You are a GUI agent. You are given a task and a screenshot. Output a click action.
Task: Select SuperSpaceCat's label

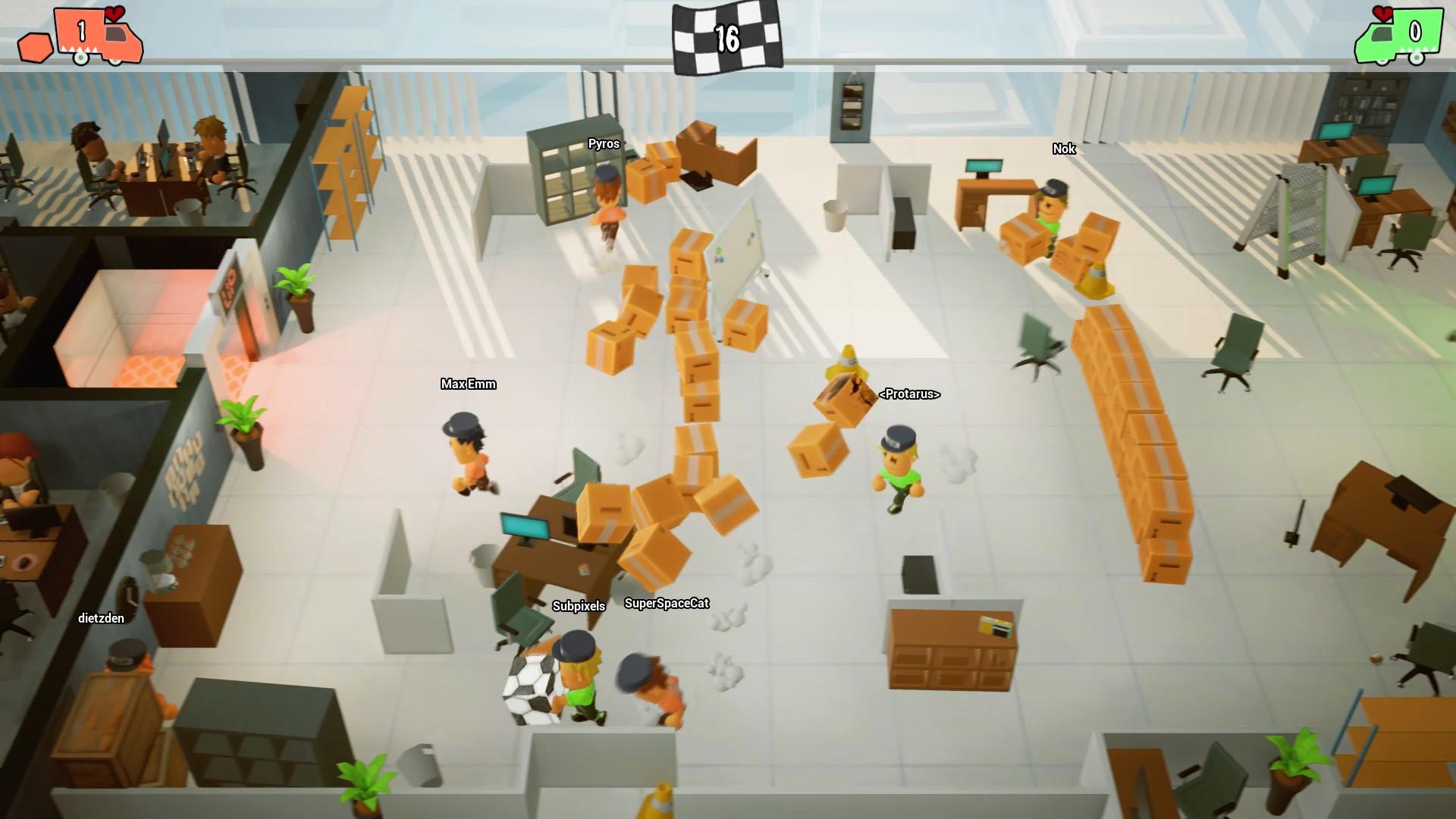pyautogui.click(x=667, y=604)
